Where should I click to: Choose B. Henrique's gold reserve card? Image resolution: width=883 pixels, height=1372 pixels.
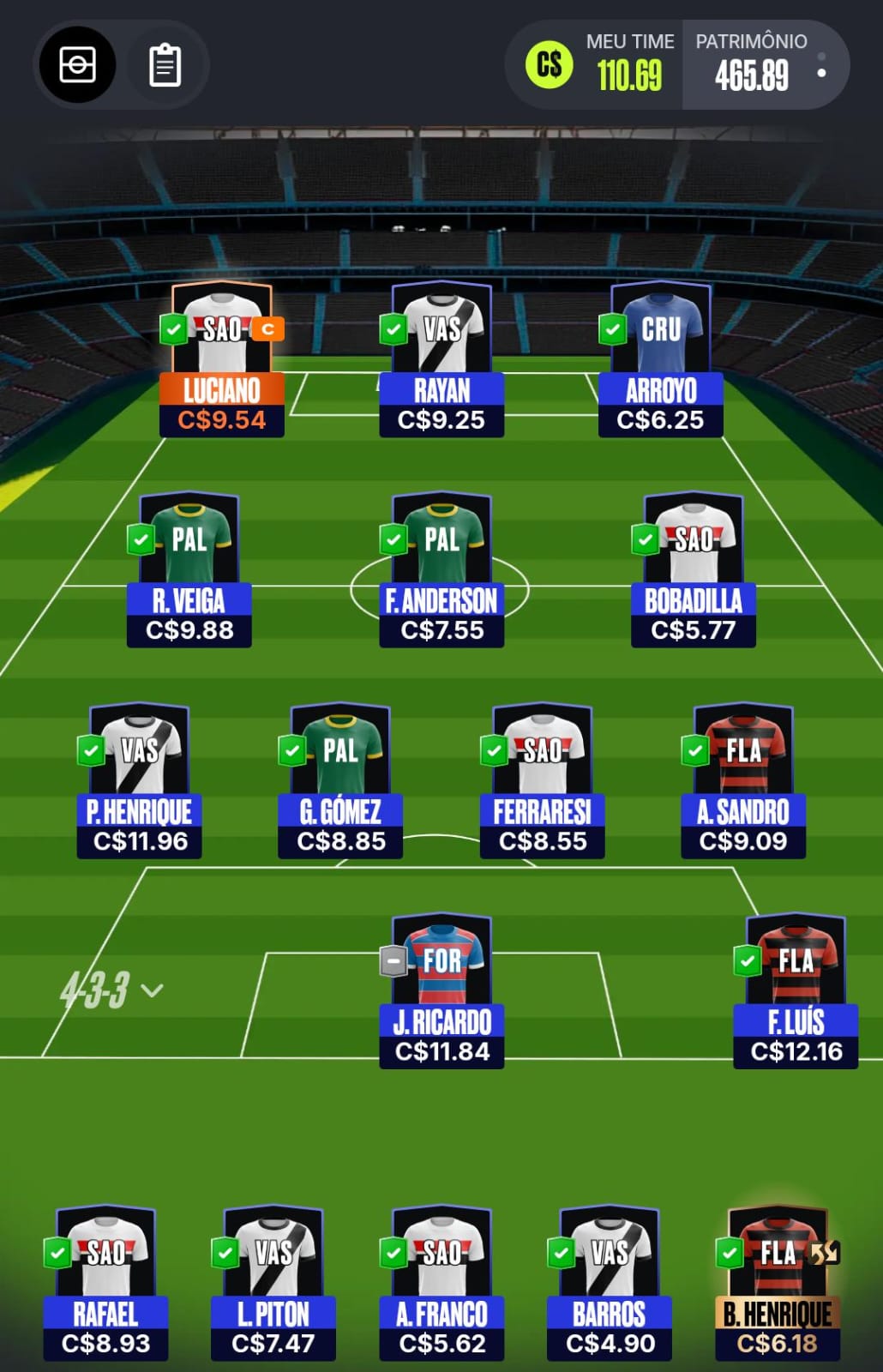[x=778, y=1284]
